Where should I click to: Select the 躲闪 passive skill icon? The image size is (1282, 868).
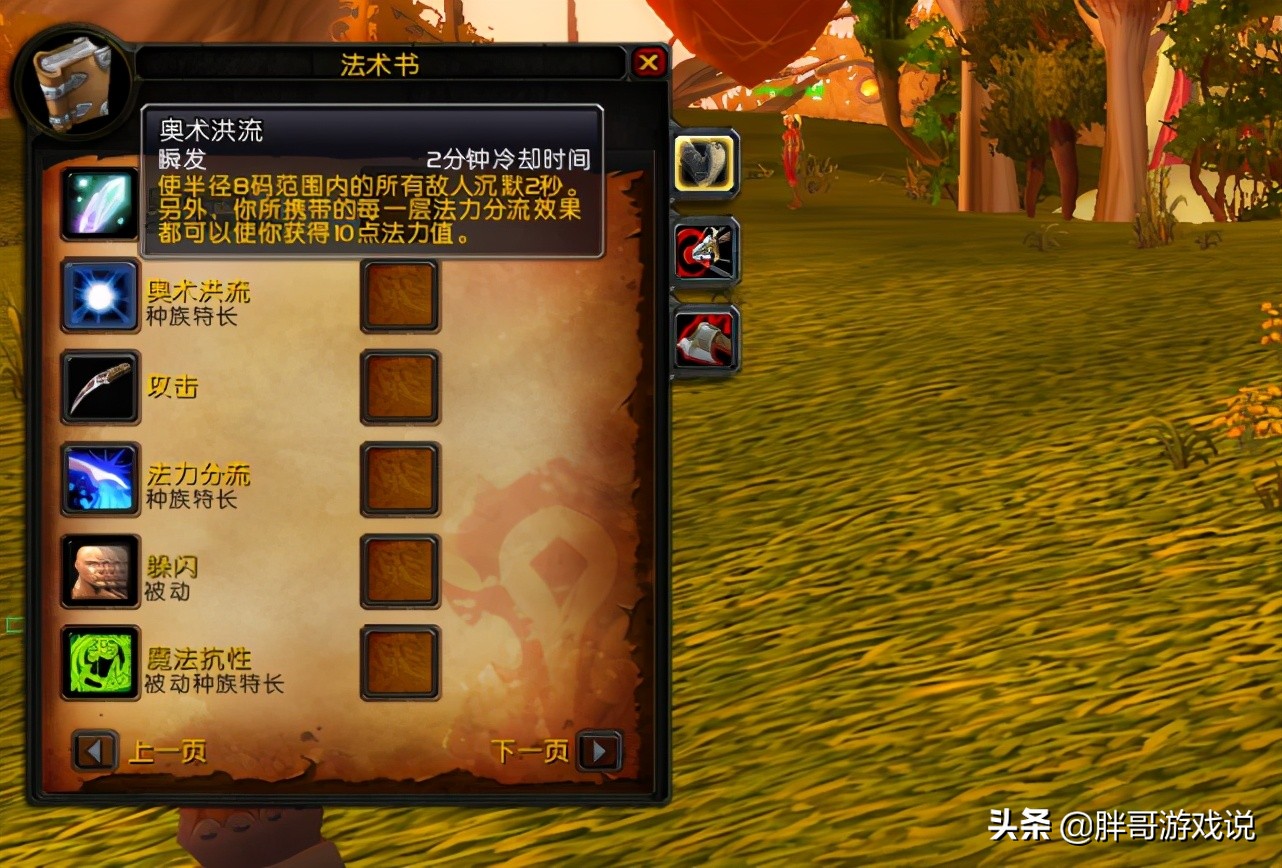[x=100, y=572]
